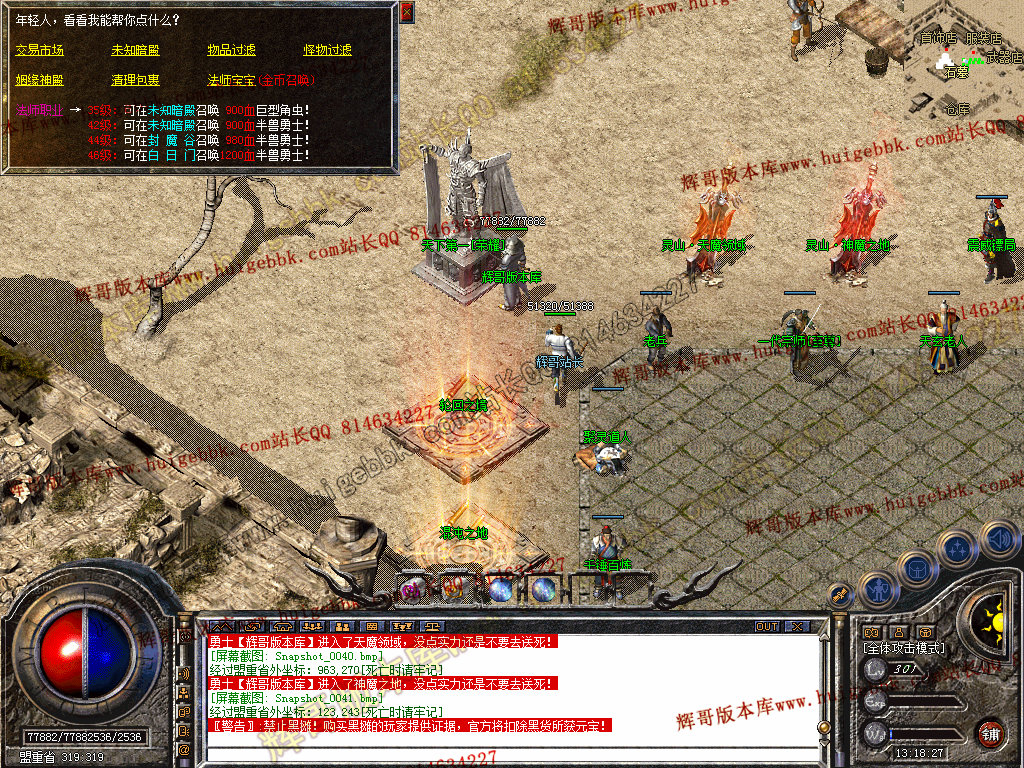Image resolution: width=1024 pixels, height=768 pixels.
Task: Open the 交易市场 trading market link
Action: 39,50
